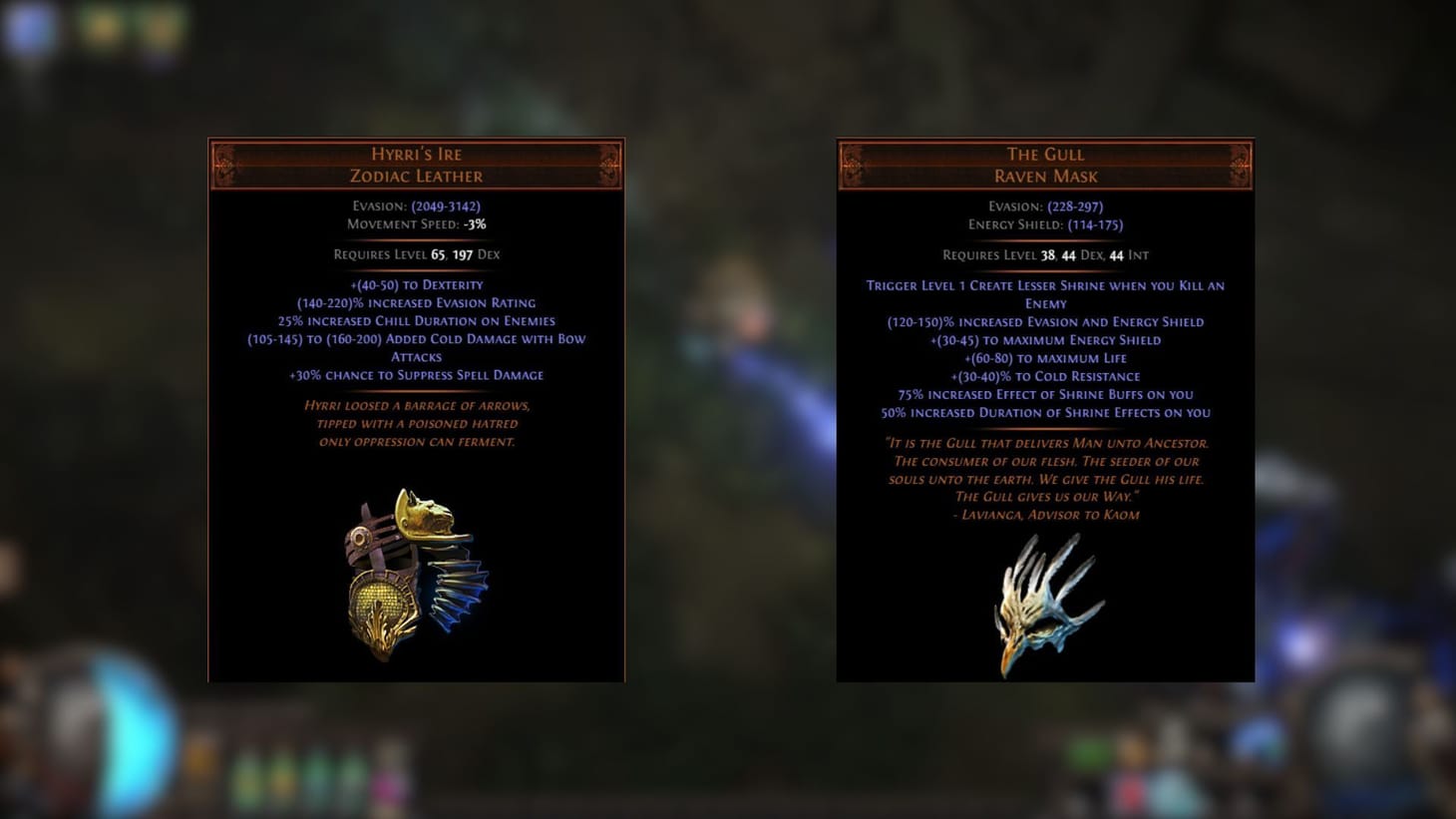Select the Hyrri's Ire title banner
This screenshot has height=819, width=1456.
pyautogui.click(x=415, y=154)
